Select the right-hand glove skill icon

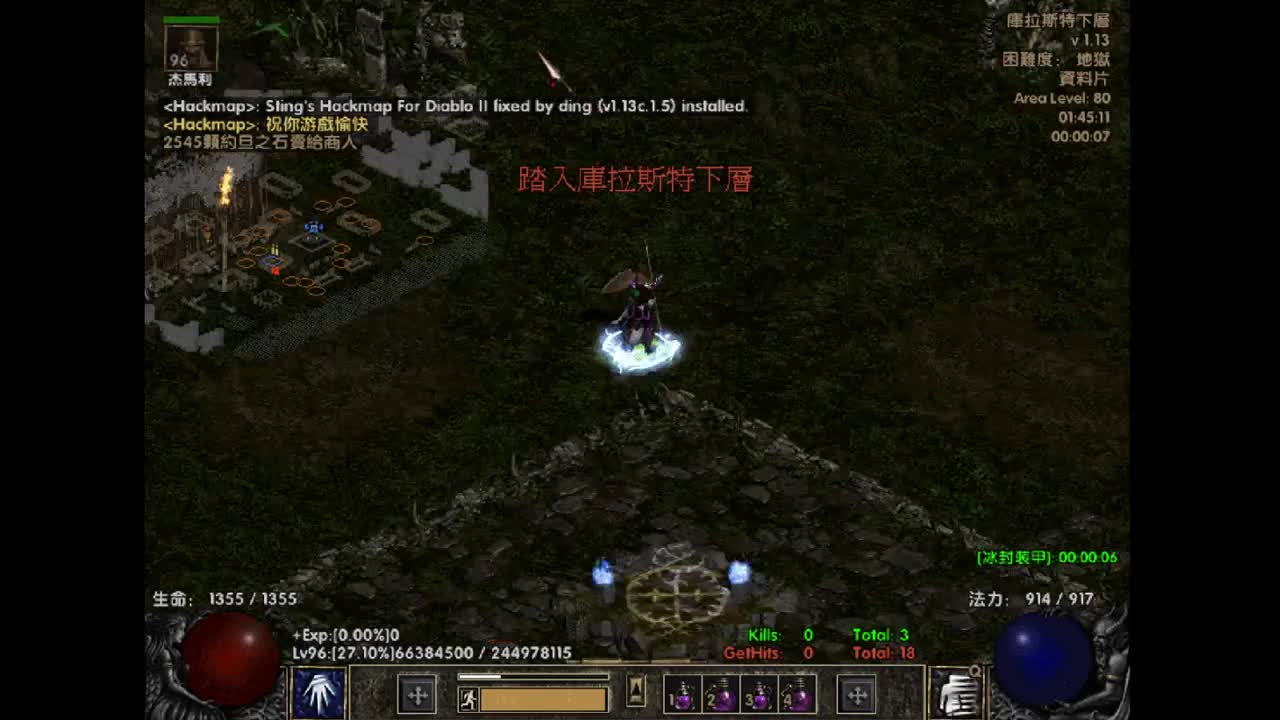click(955, 694)
